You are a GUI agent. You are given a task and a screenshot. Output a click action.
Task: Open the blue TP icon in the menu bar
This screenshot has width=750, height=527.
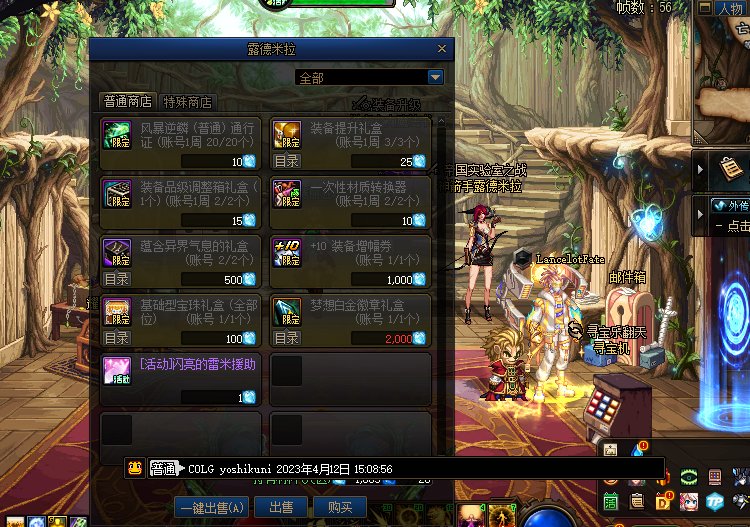pyautogui.click(x=715, y=501)
